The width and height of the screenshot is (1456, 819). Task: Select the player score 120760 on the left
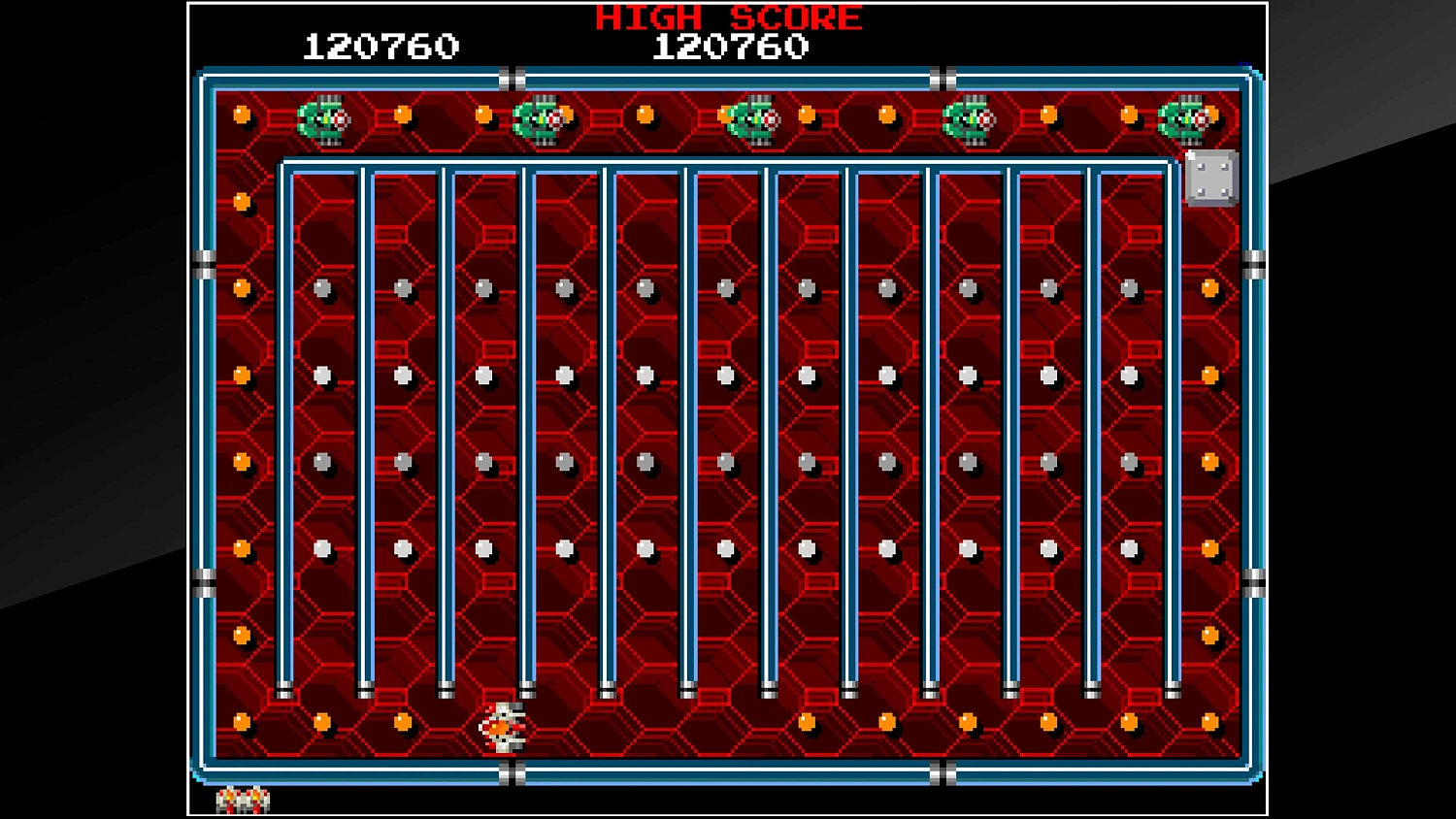382,45
